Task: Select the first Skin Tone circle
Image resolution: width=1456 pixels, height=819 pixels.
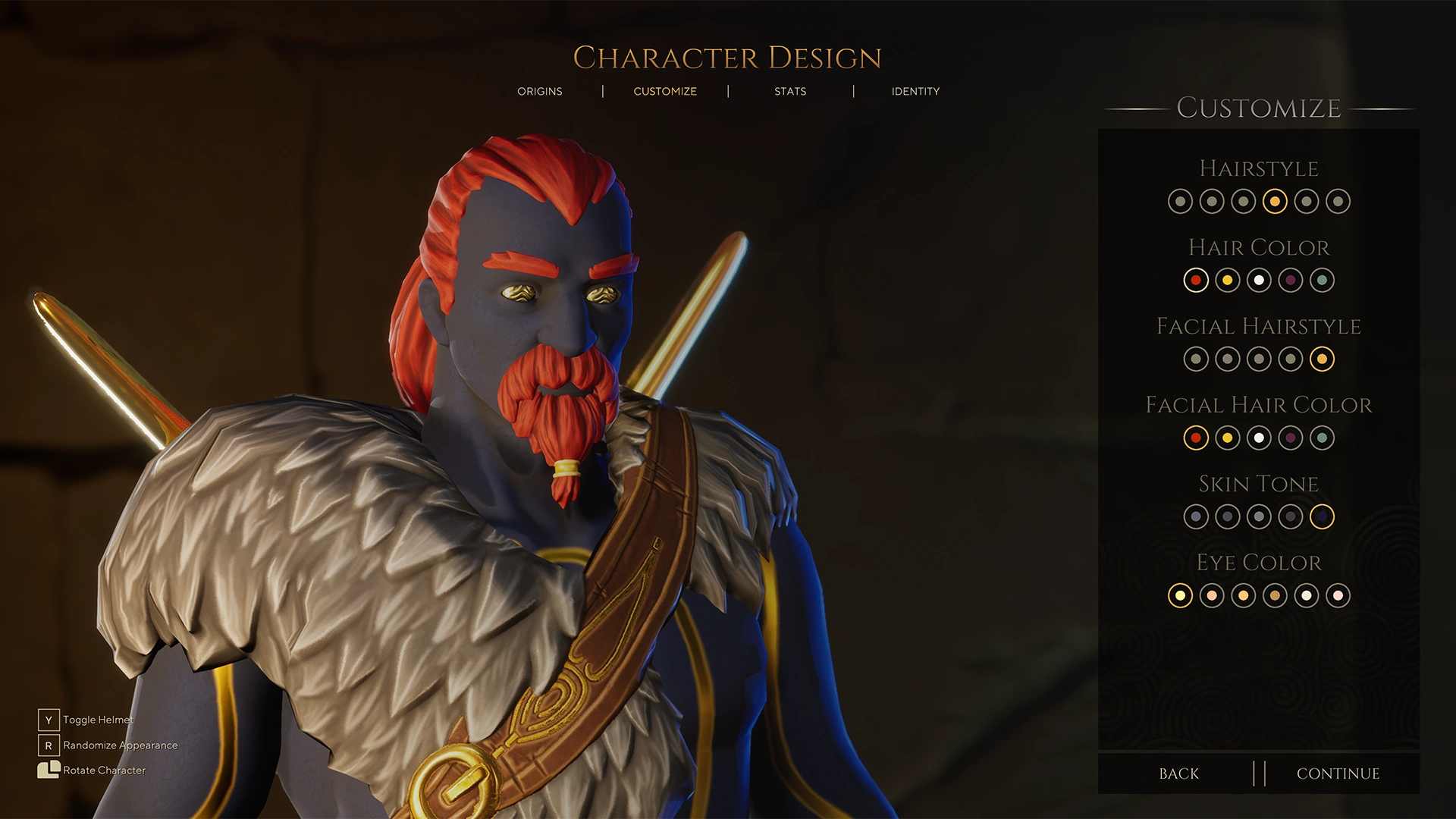Action: click(x=1197, y=516)
